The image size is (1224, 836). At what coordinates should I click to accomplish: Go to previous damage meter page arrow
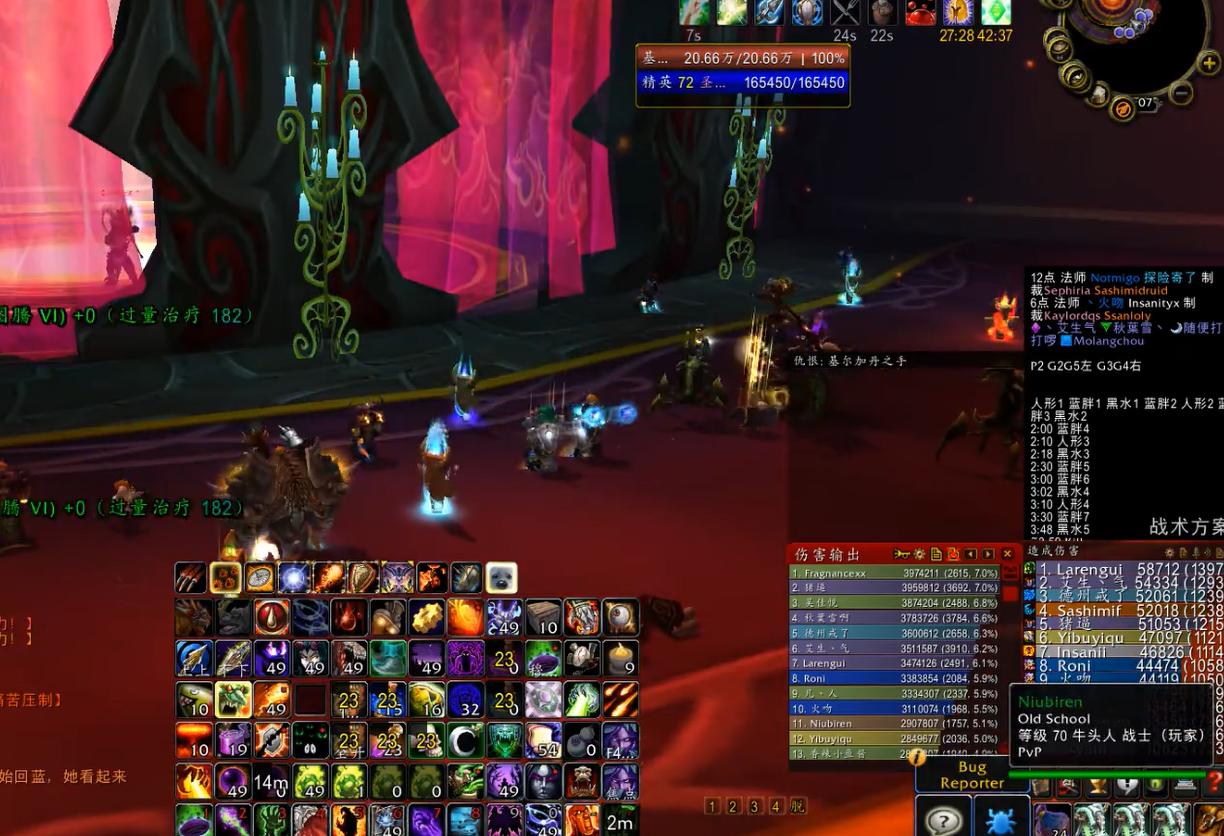point(971,554)
